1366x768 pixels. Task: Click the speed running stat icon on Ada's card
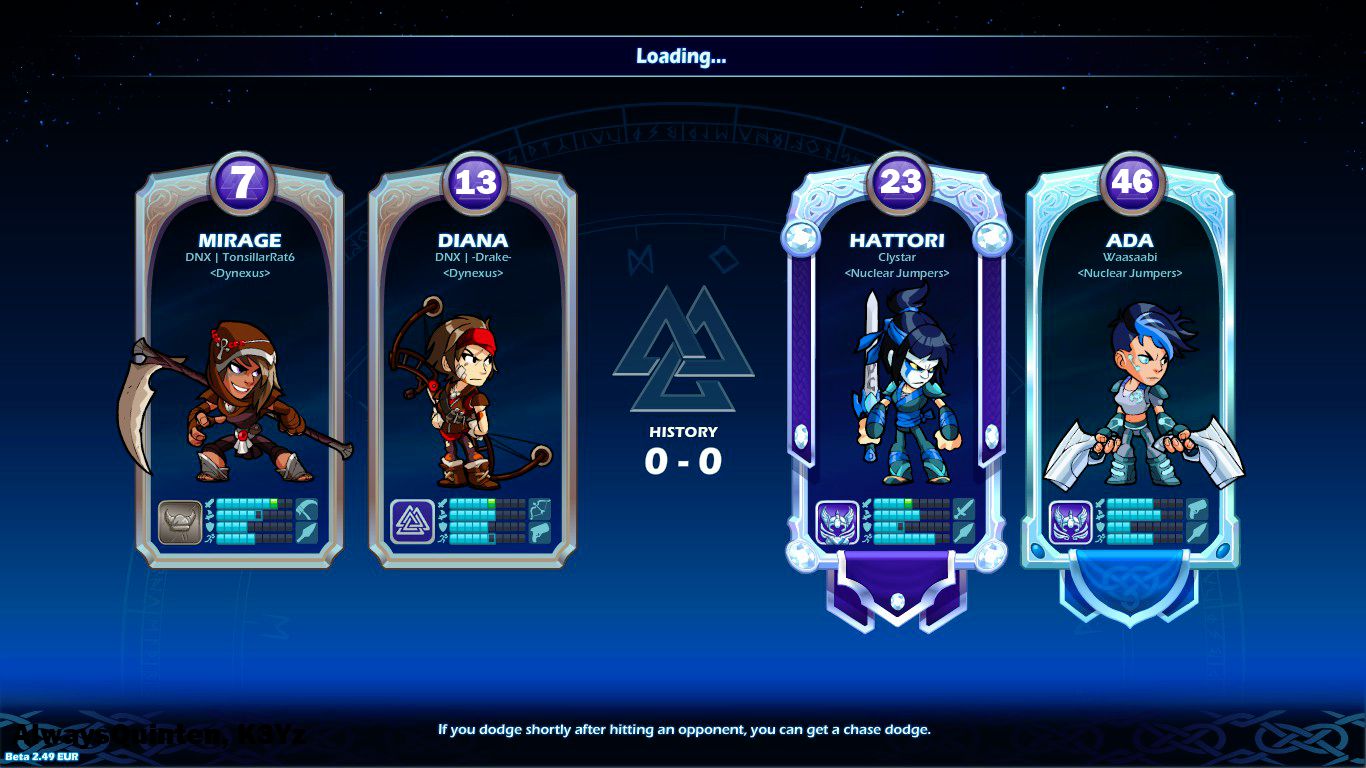coord(1101,539)
